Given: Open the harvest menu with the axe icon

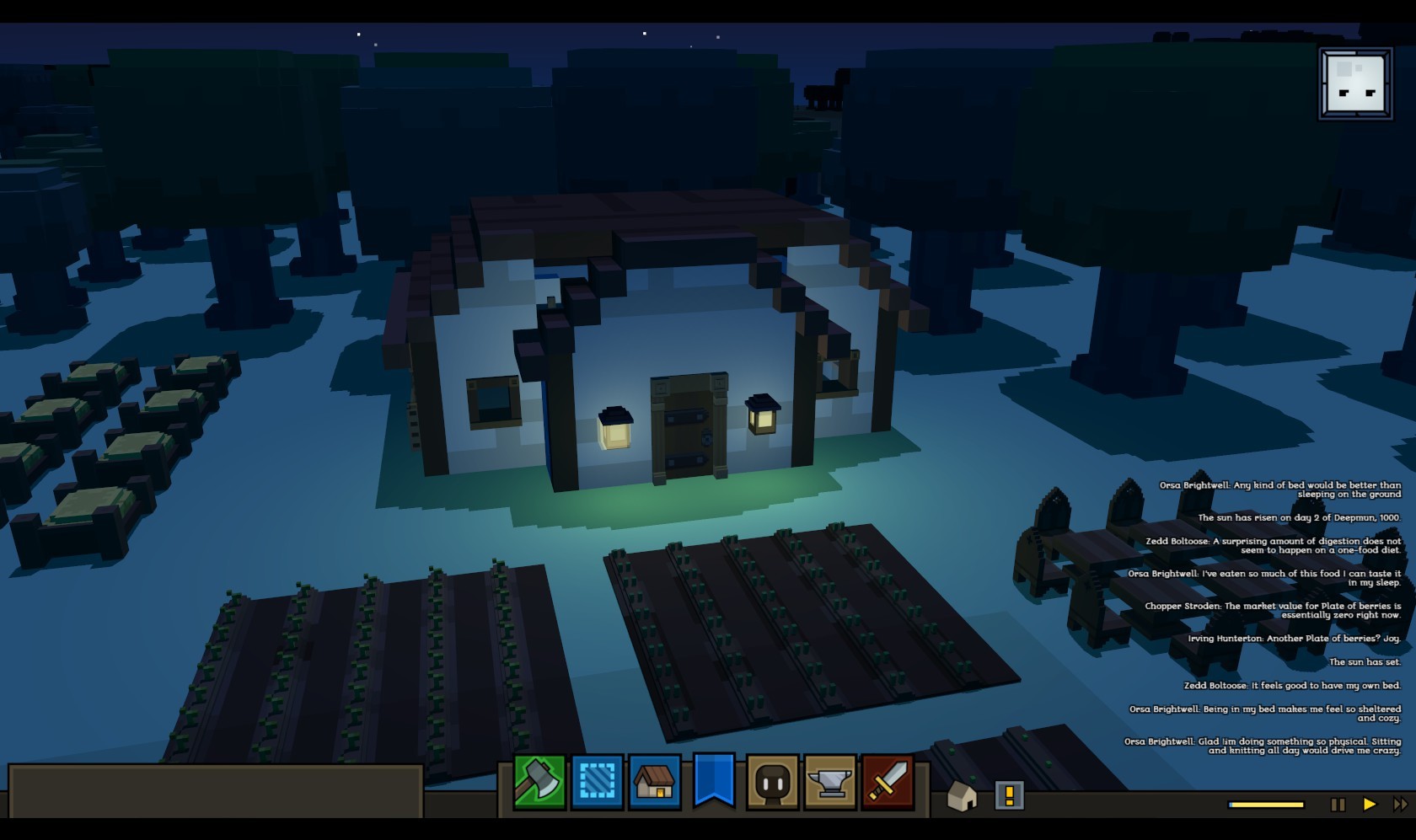Looking at the screenshot, I should click(539, 781).
